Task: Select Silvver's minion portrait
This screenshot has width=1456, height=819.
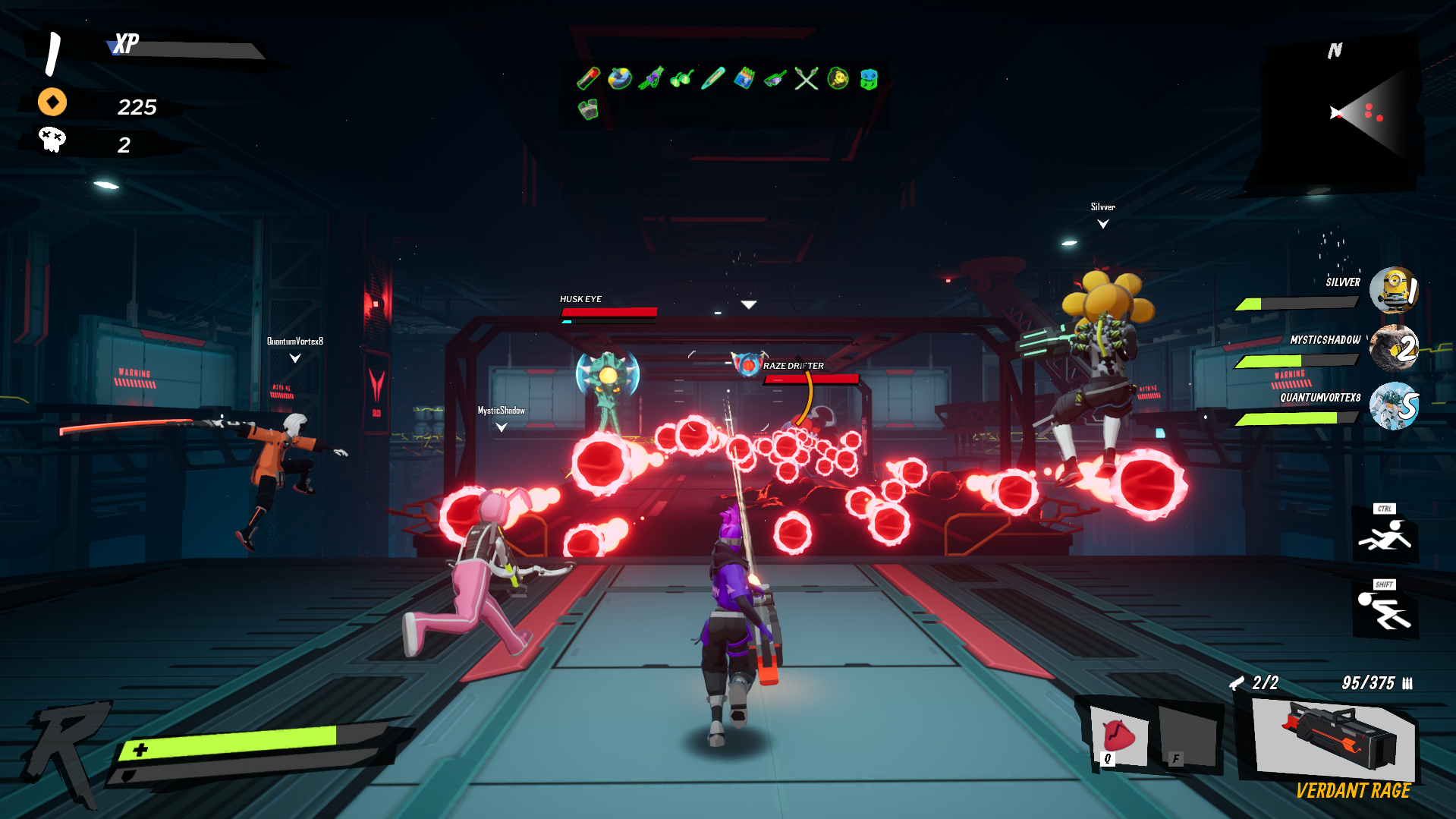Action: [x=1395, y=289]
